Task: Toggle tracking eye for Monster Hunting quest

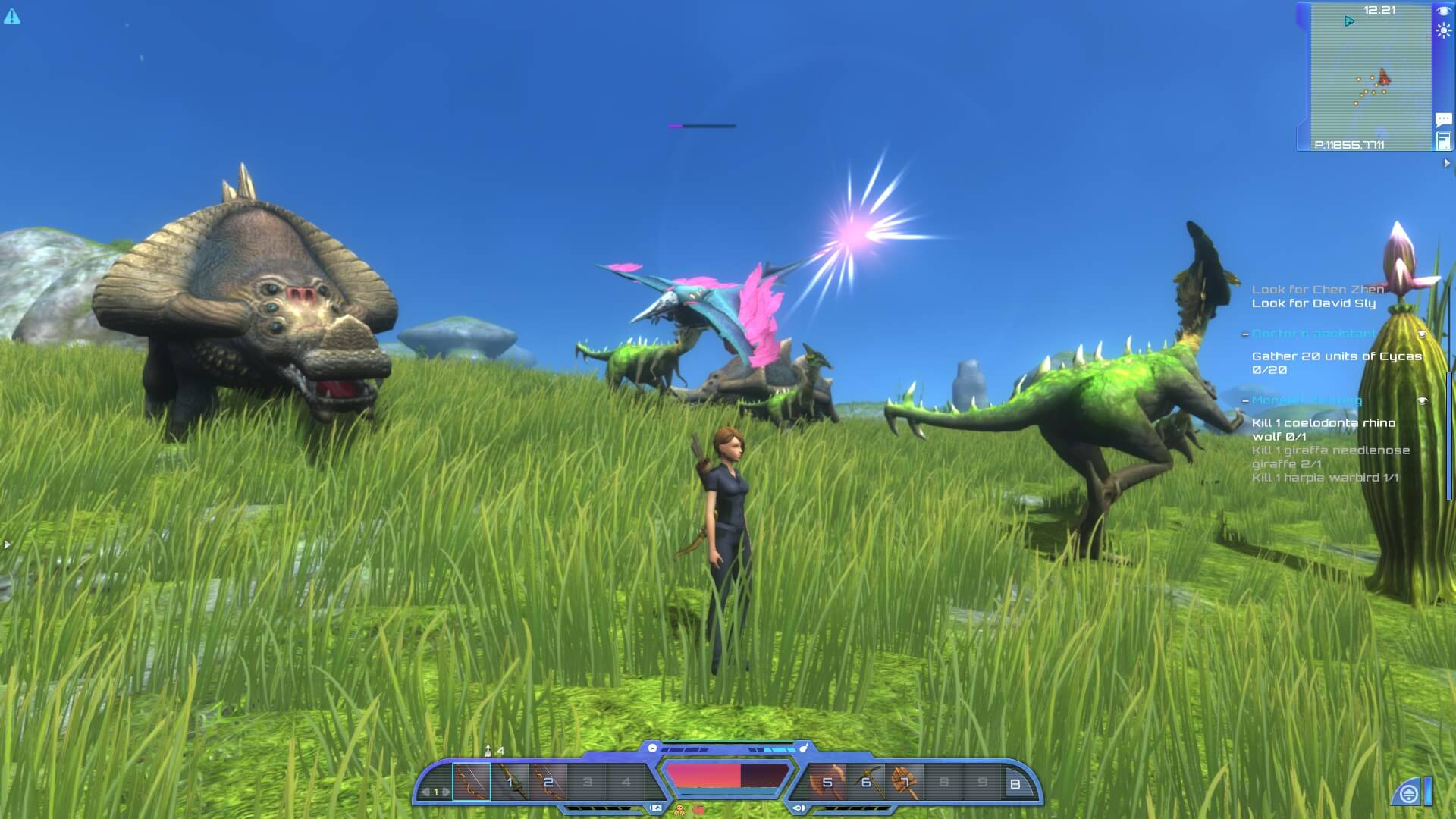Action: click(1422, 400)
